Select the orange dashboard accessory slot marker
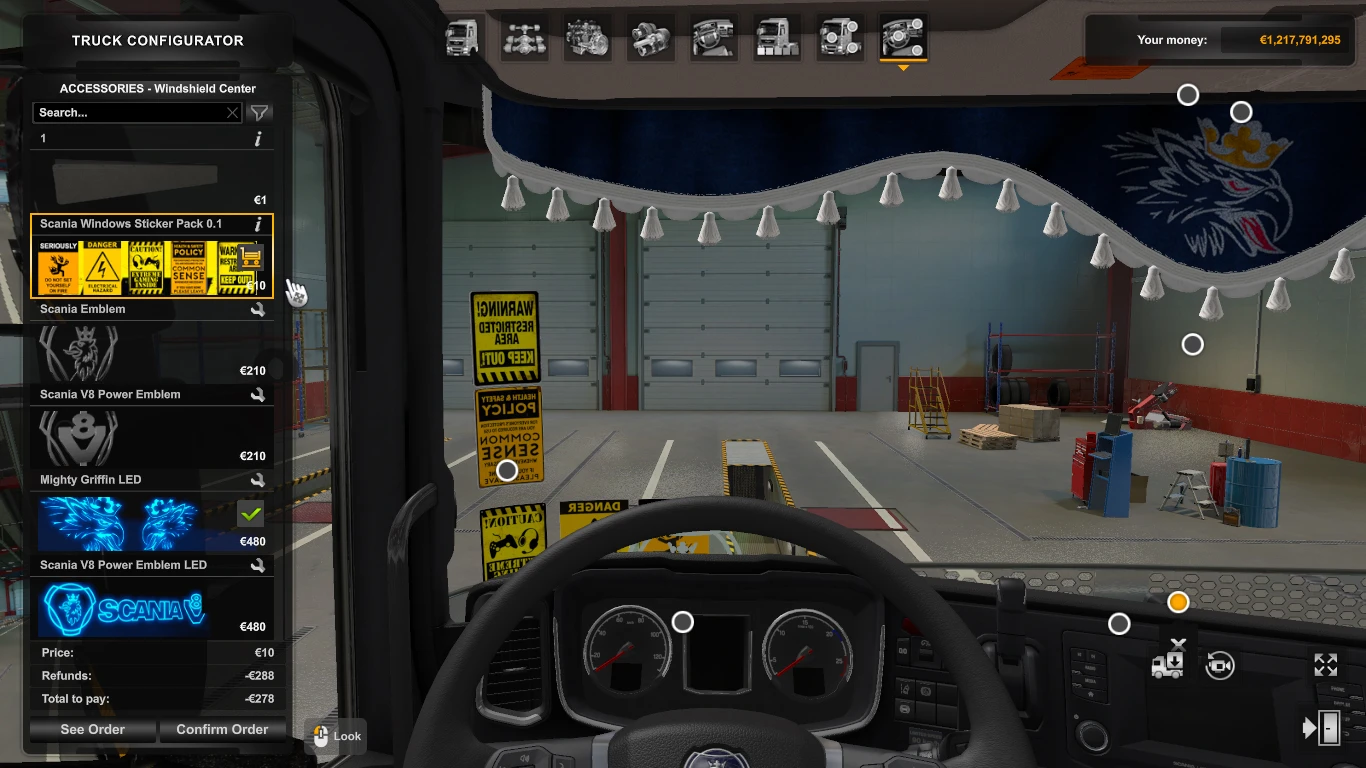 [1178, 601]
